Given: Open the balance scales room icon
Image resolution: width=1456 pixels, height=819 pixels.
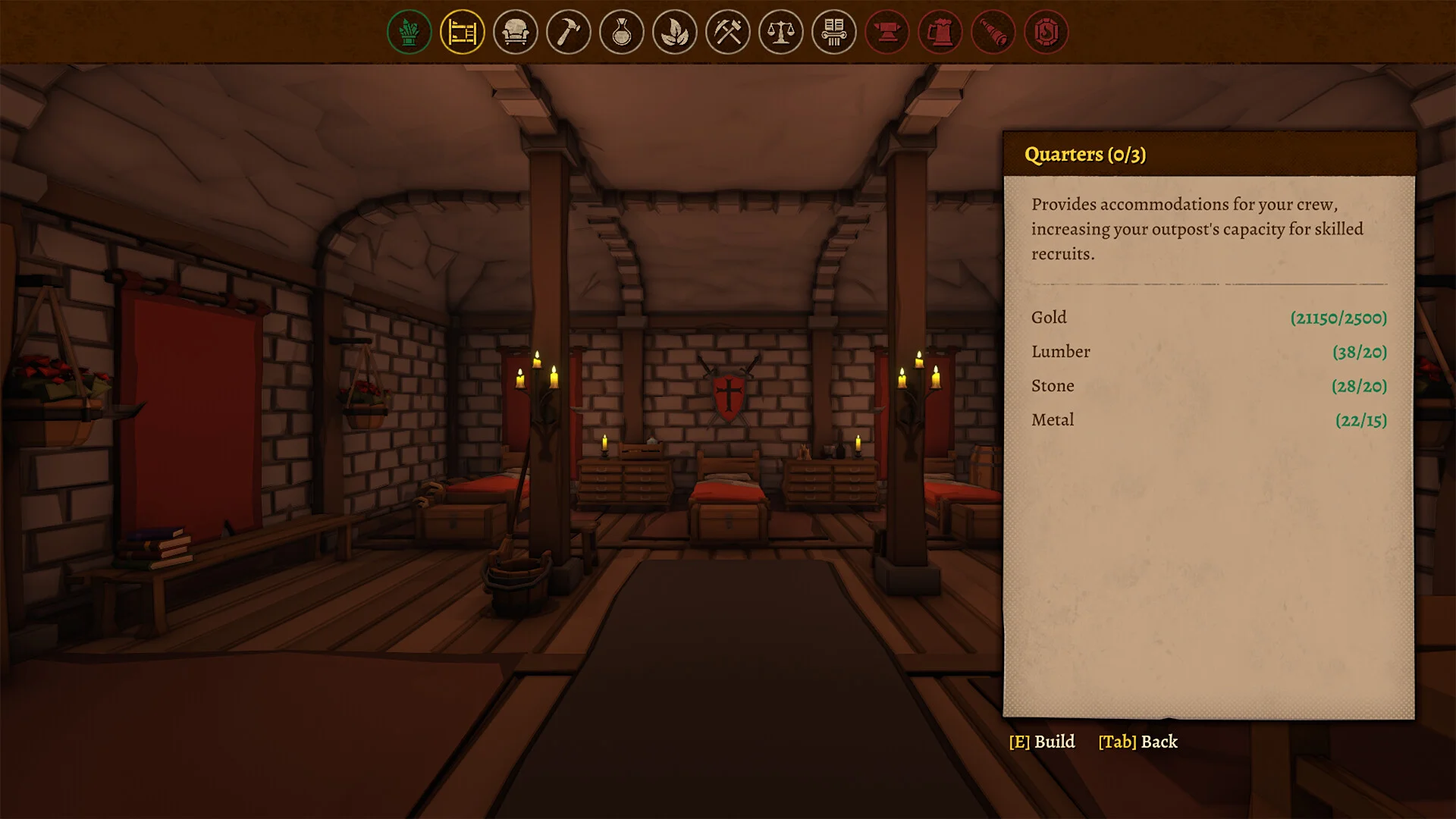Looking at the screenshot, I should point(781,32).
